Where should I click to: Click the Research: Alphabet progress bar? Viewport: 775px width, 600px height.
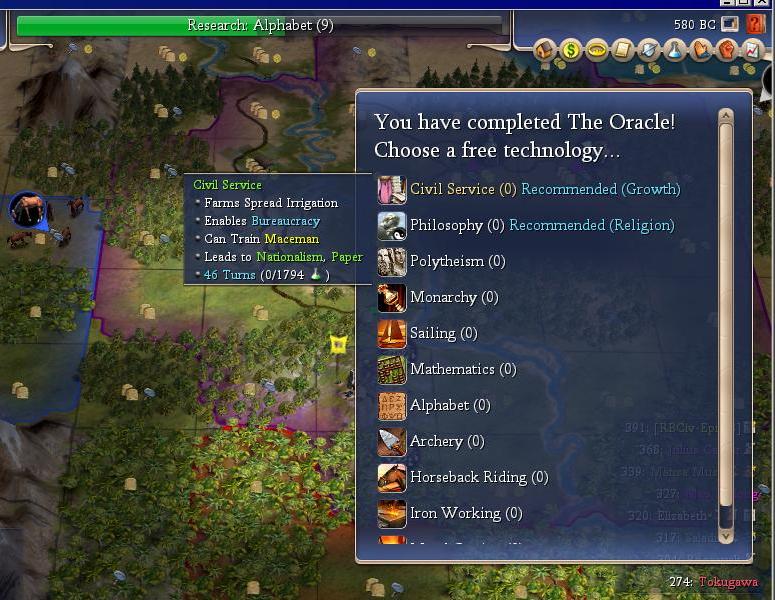pos(260,26)
